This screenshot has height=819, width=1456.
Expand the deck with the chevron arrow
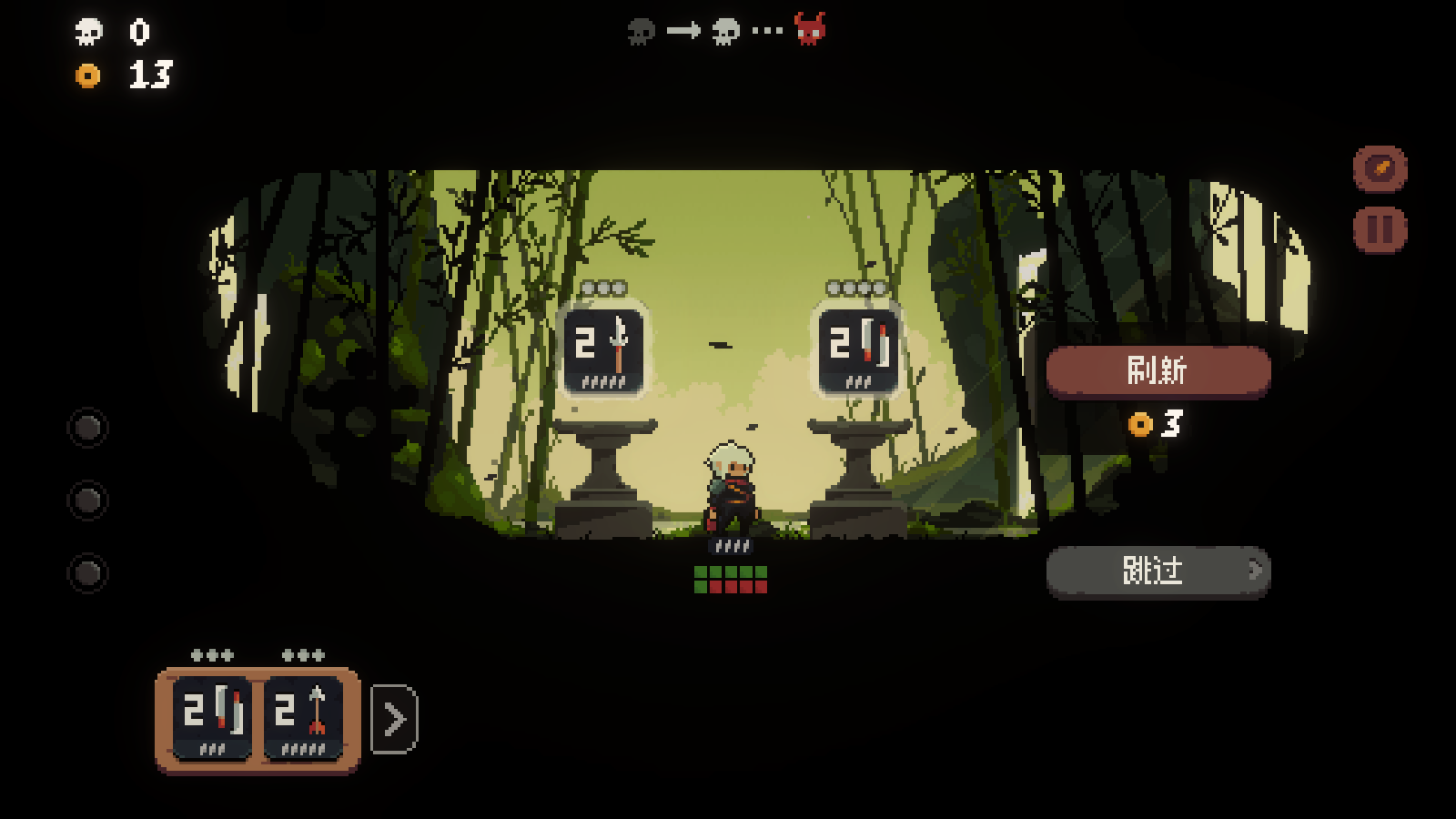395,719
